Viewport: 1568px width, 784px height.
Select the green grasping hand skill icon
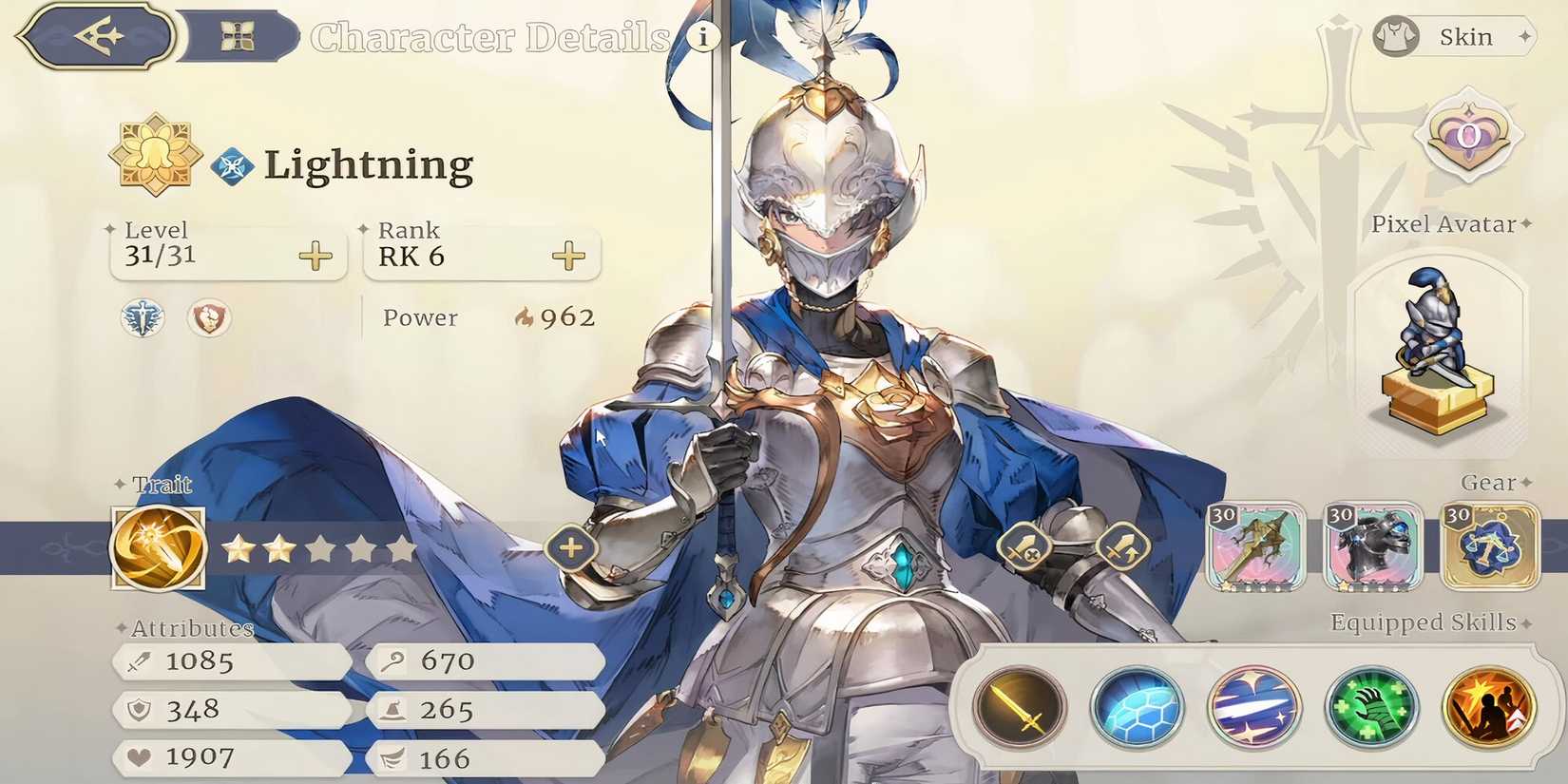(1370, 707)
